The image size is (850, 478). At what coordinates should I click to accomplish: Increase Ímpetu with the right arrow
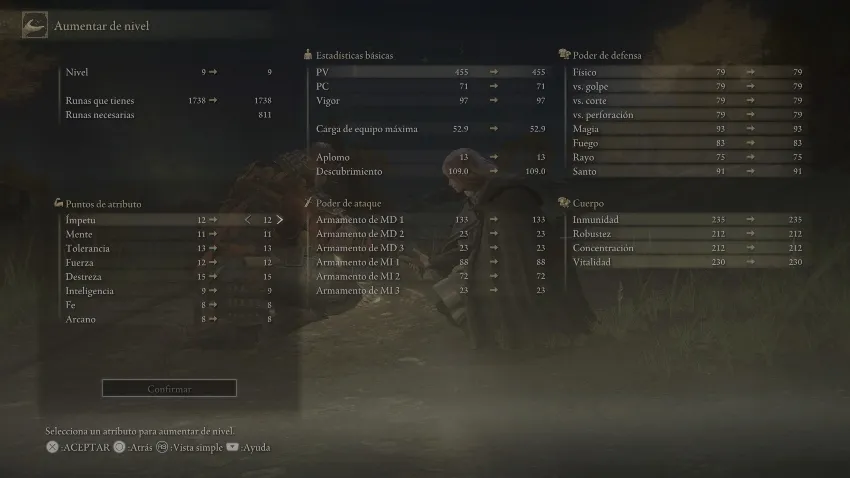(x=280, y=220)
